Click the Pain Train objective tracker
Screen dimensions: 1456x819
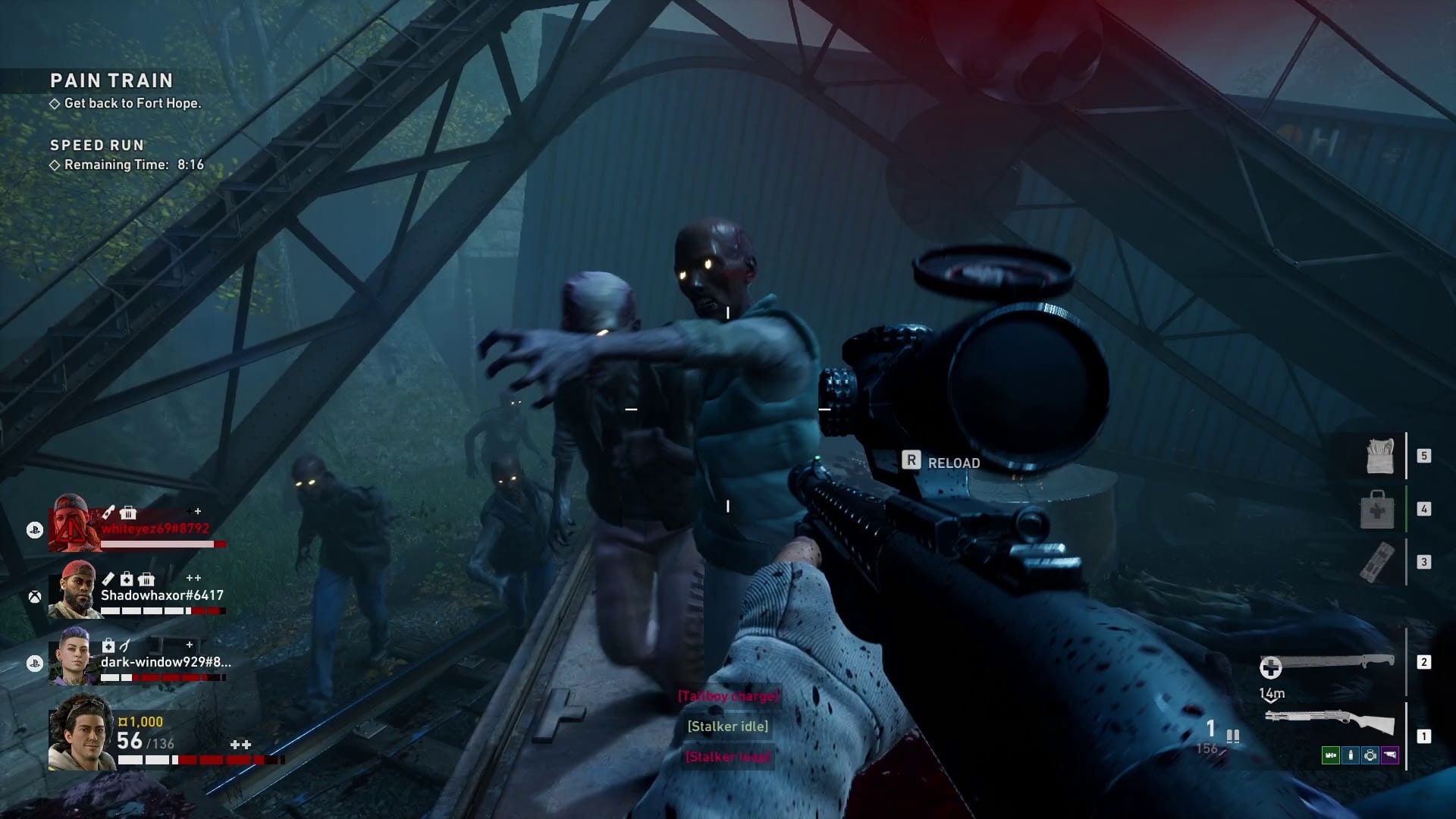pyautogui.click(x=111, y=80)
